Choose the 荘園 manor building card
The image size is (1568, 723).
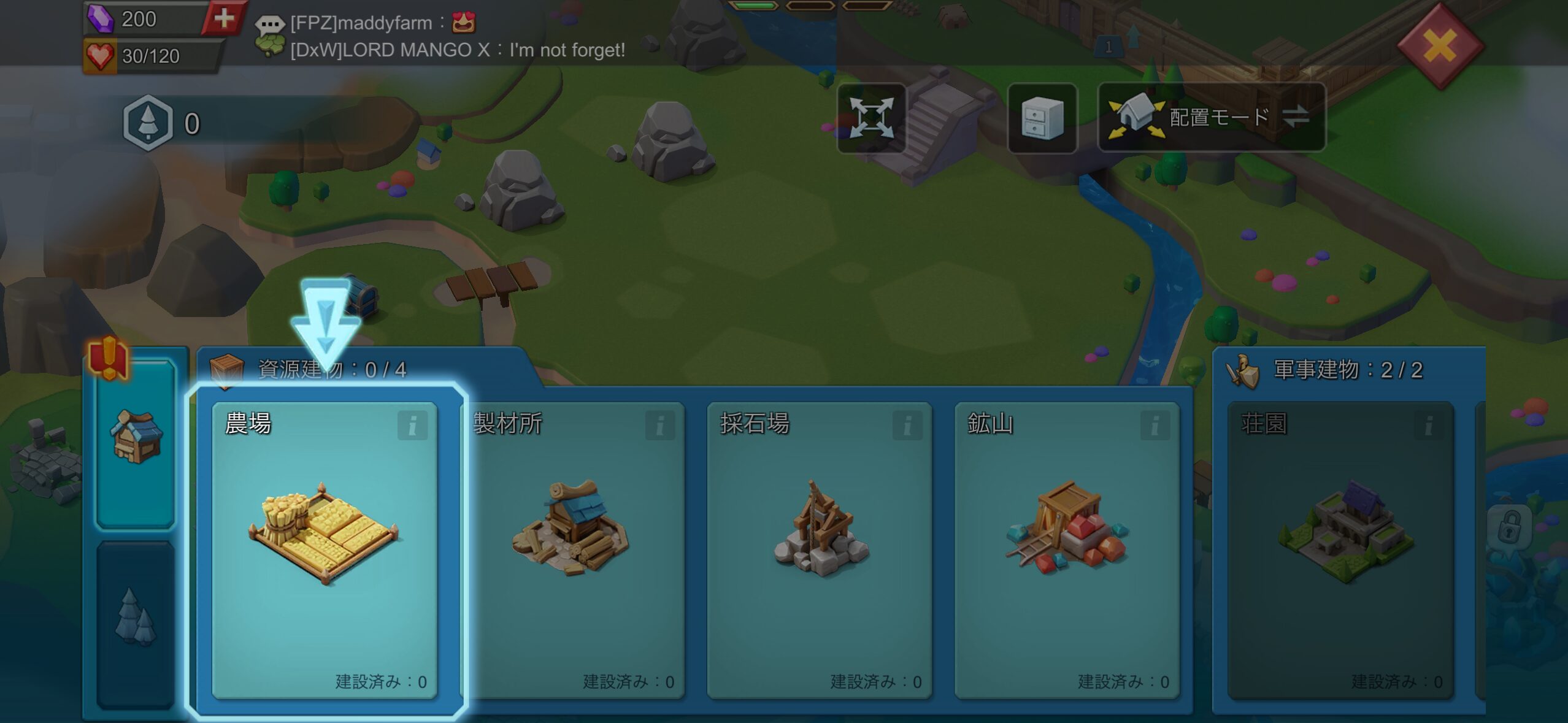(1340, 549)
